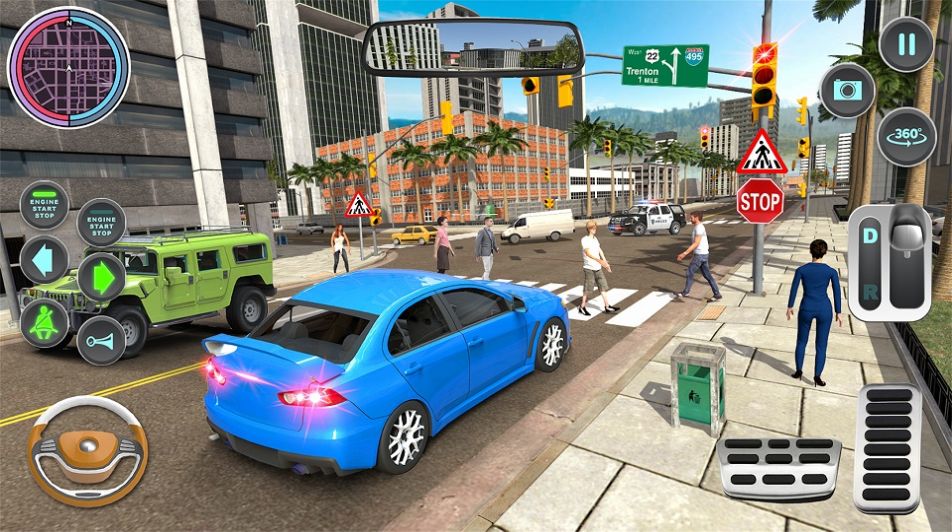Hit the wide brake pedal
Image resolution: width=952 pixels, height=532 pixels.
coord(778,467)
